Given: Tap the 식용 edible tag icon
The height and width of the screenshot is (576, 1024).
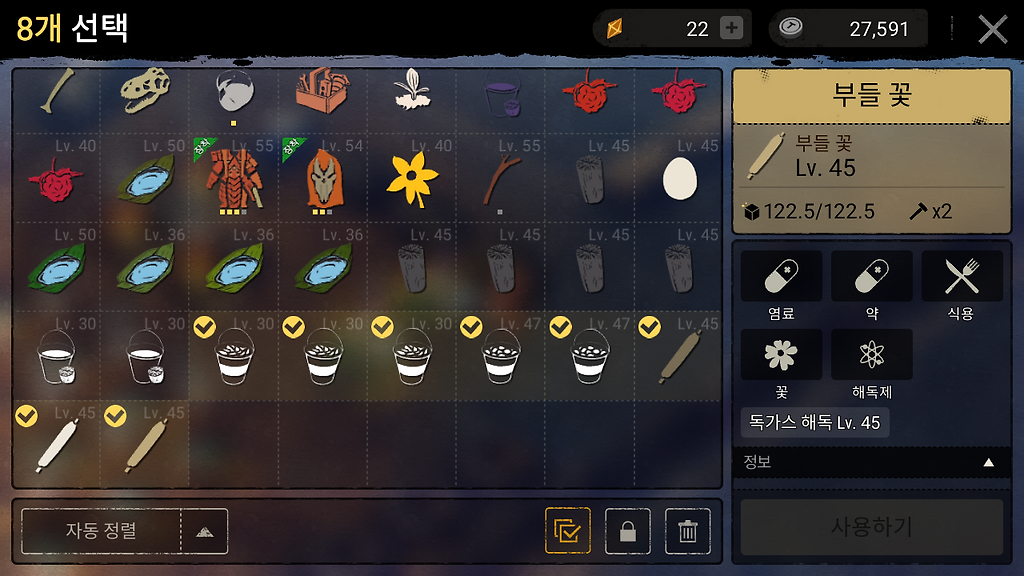Looking at the screenshot, I should (x=961, y=277).
